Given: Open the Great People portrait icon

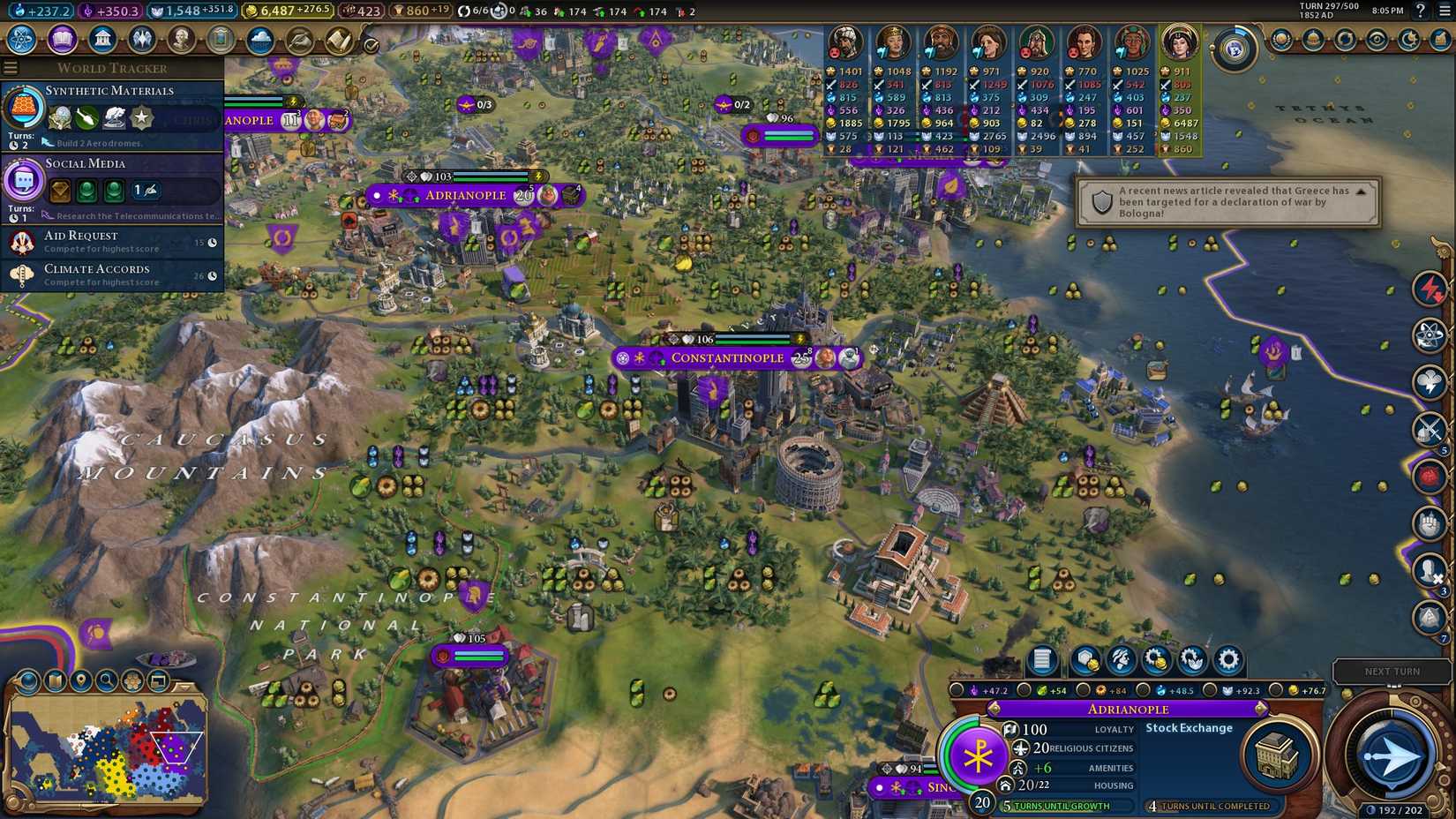Looking at the screenshot, I should tap(181, 40).
